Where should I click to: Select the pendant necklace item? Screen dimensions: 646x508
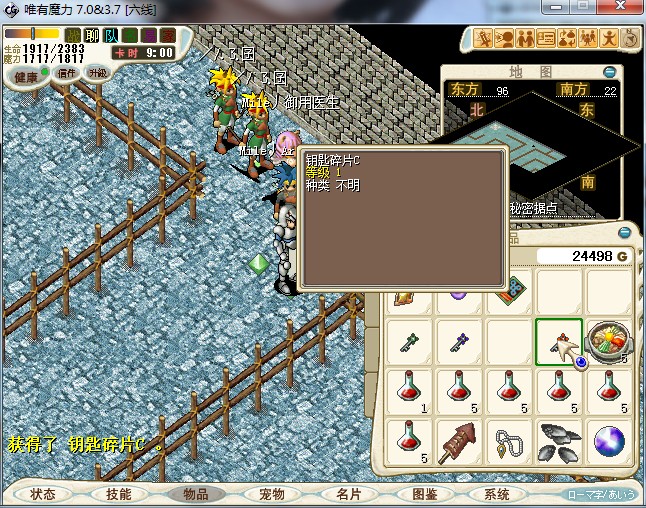[509, 440]
